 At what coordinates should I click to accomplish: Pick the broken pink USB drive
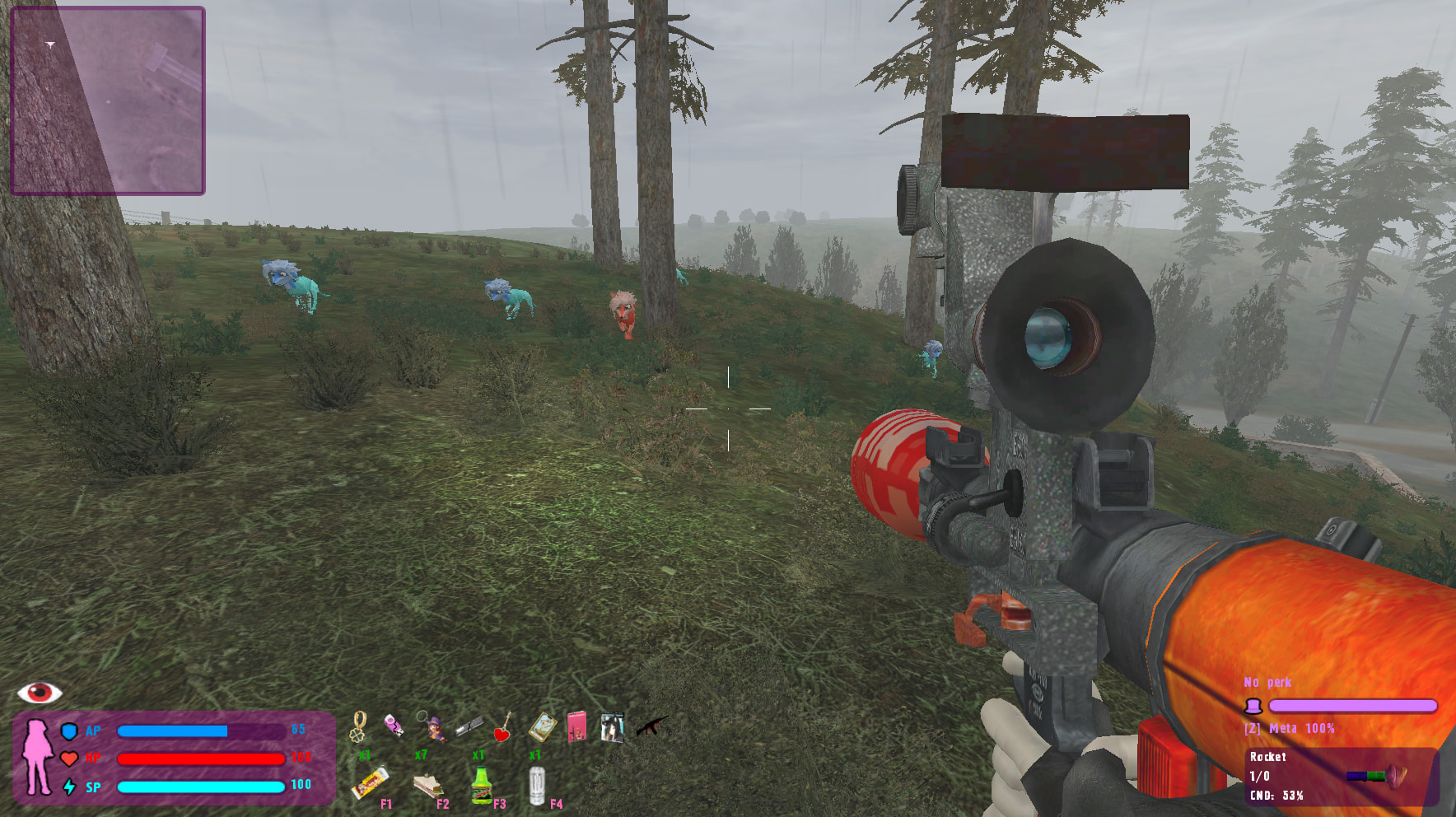(394, 725)
